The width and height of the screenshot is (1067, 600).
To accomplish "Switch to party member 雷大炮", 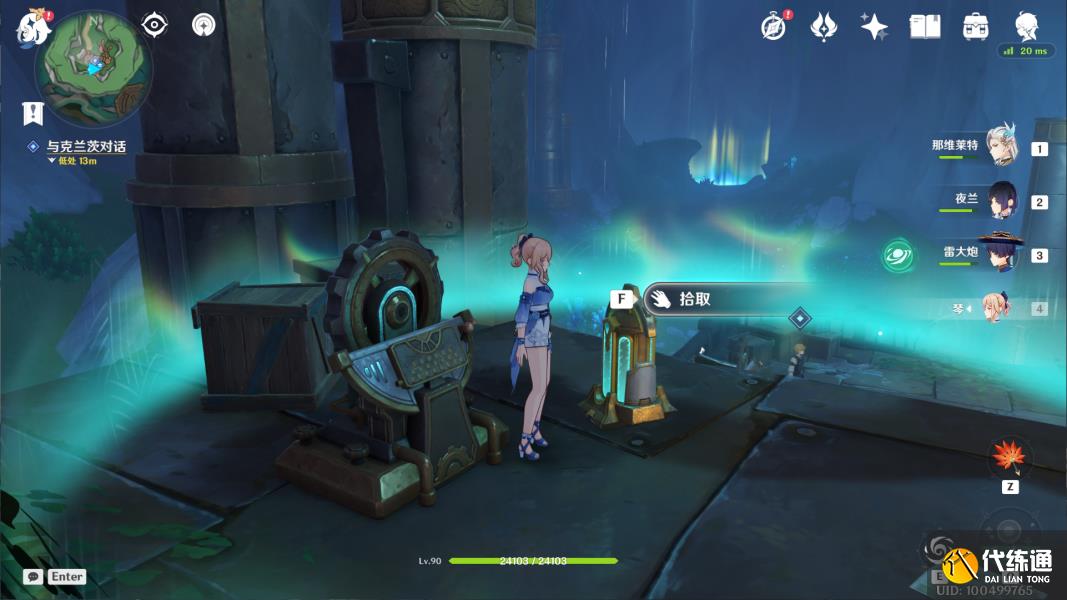I will coord(1001,253).
